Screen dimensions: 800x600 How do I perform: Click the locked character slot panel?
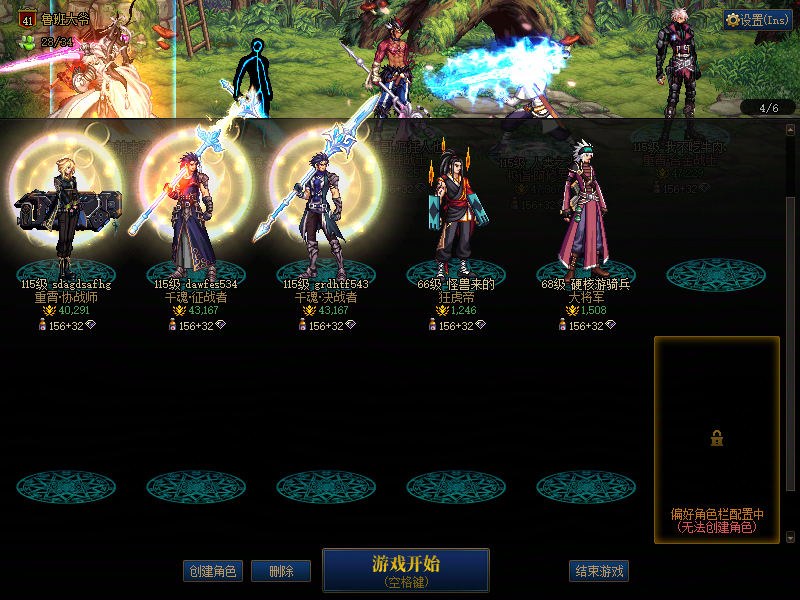tap(716, 439)
